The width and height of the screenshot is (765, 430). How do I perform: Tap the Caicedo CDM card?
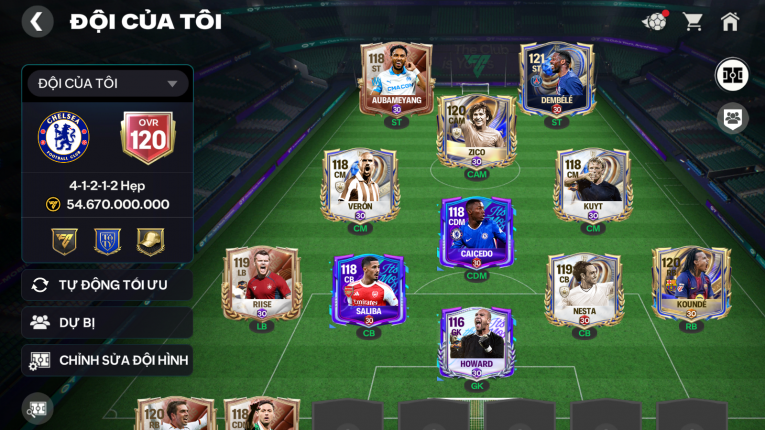pos(476,234)
